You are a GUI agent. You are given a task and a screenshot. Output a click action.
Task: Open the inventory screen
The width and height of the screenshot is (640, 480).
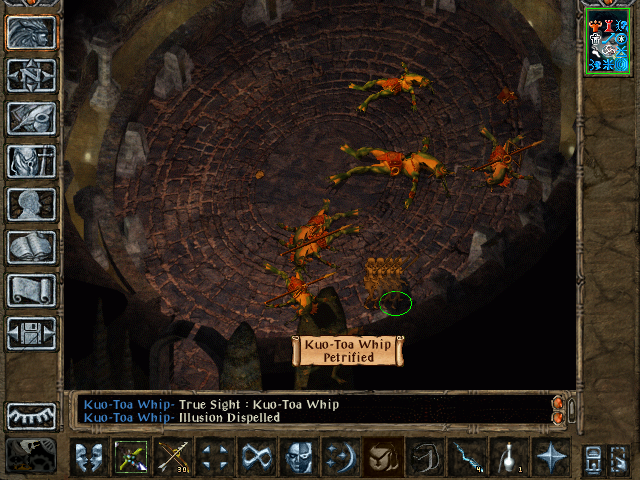pyautogui.click(x=32, y=161)
